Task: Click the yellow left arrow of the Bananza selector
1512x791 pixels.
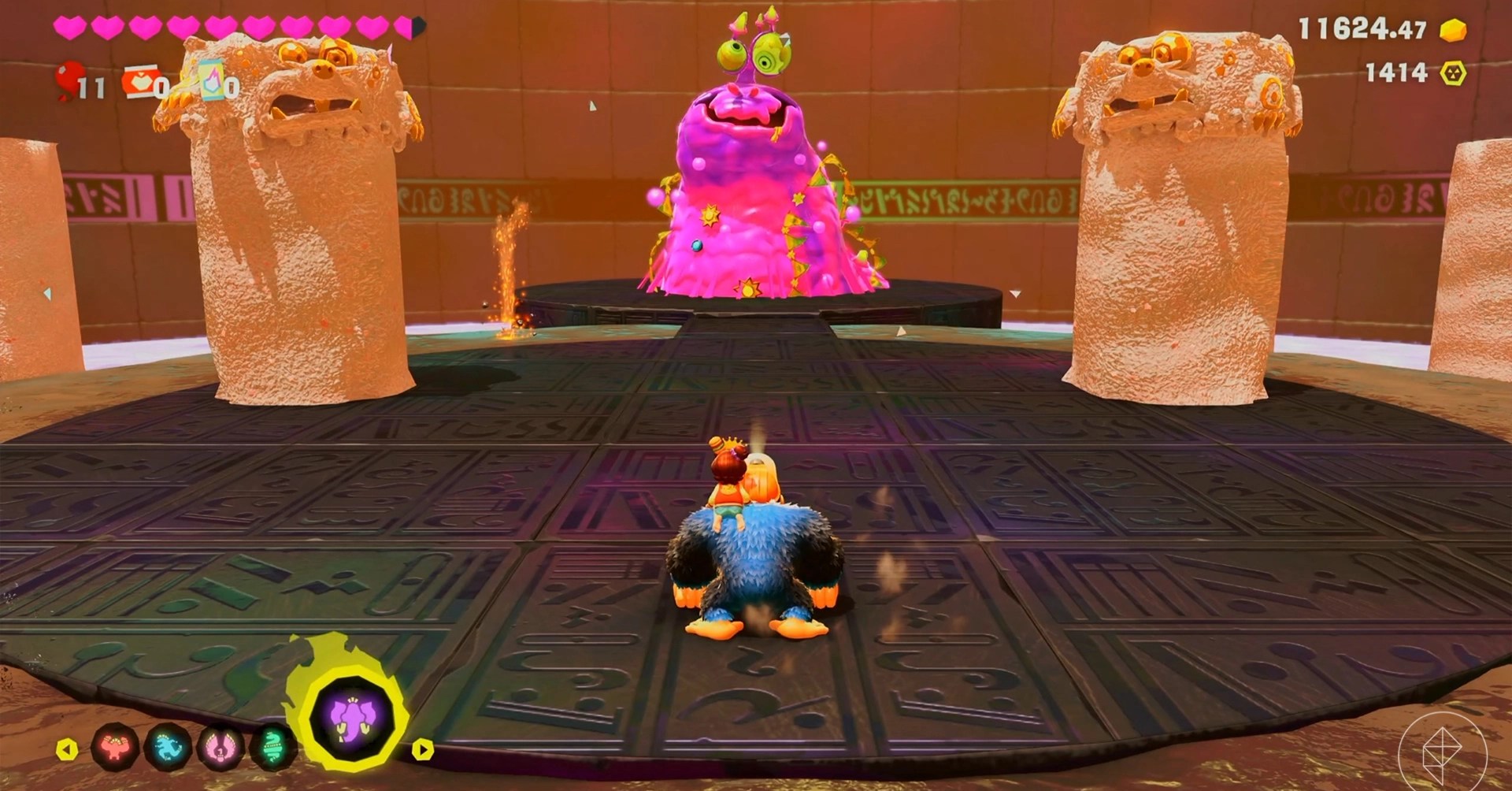Action: pos(68,748)
